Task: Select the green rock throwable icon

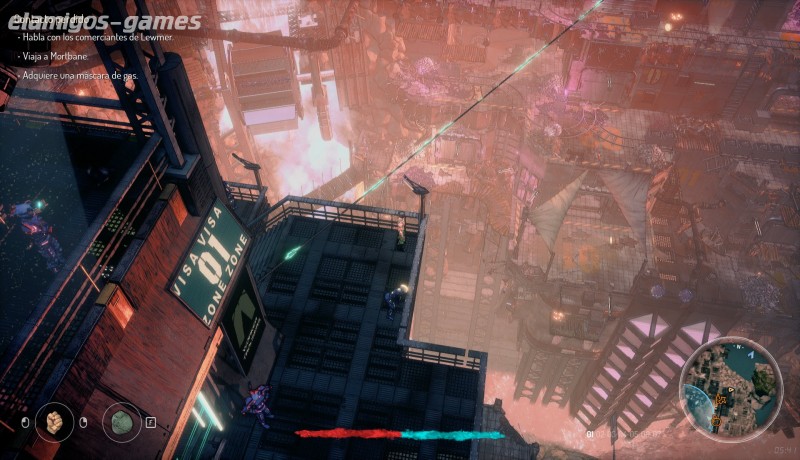Action: tap(120, 421)
